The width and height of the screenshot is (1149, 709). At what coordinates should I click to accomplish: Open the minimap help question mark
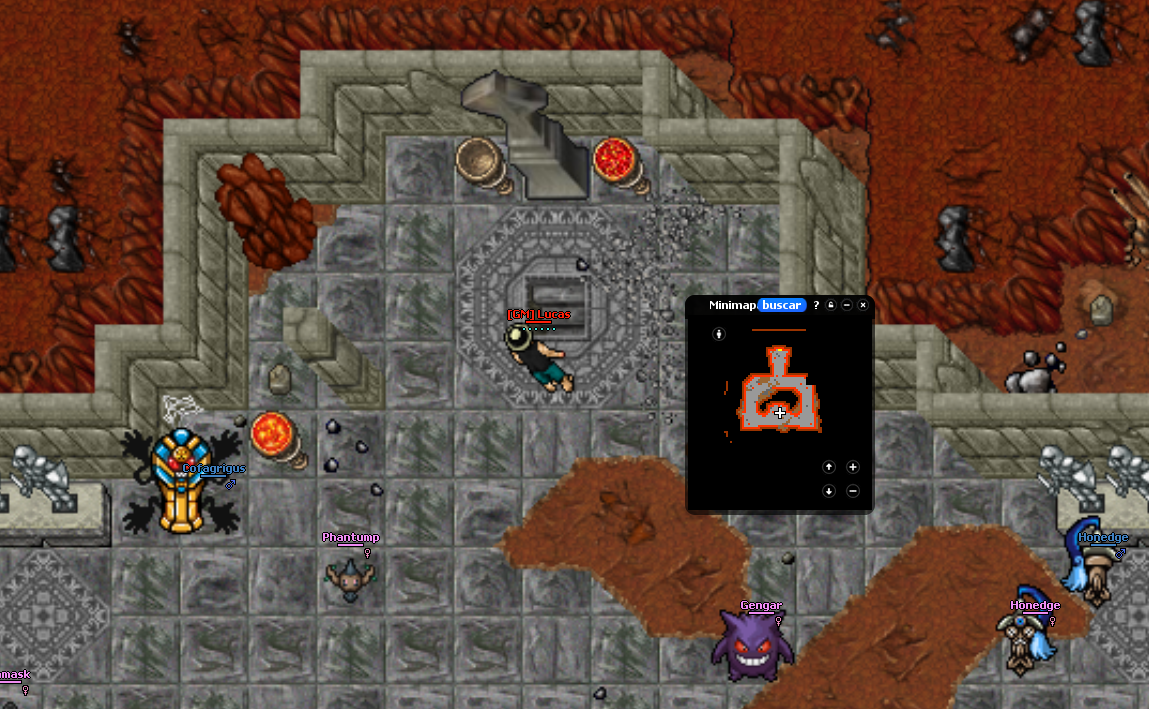(816, 305)
